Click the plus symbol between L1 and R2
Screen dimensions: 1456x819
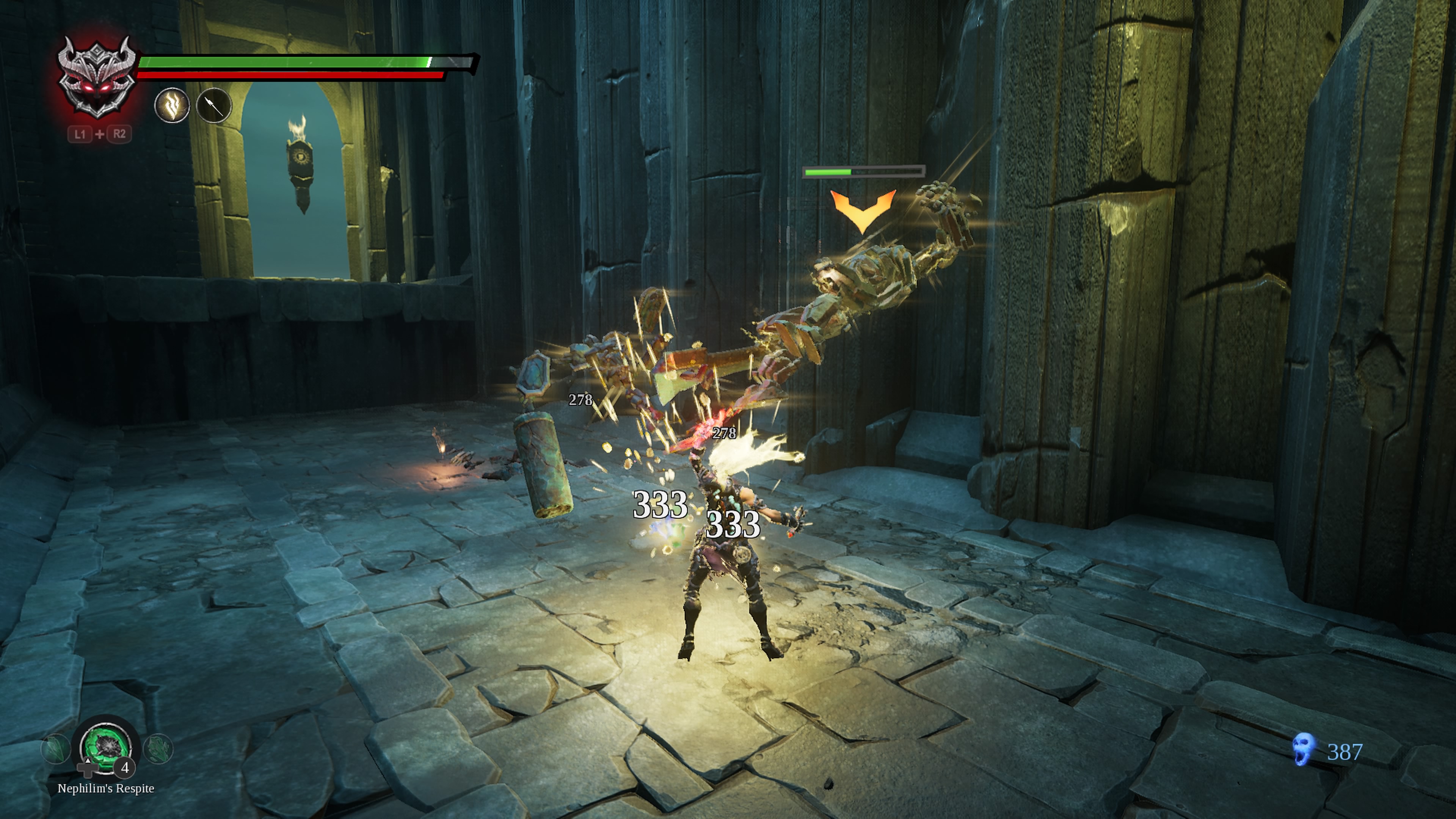(100, 135)
